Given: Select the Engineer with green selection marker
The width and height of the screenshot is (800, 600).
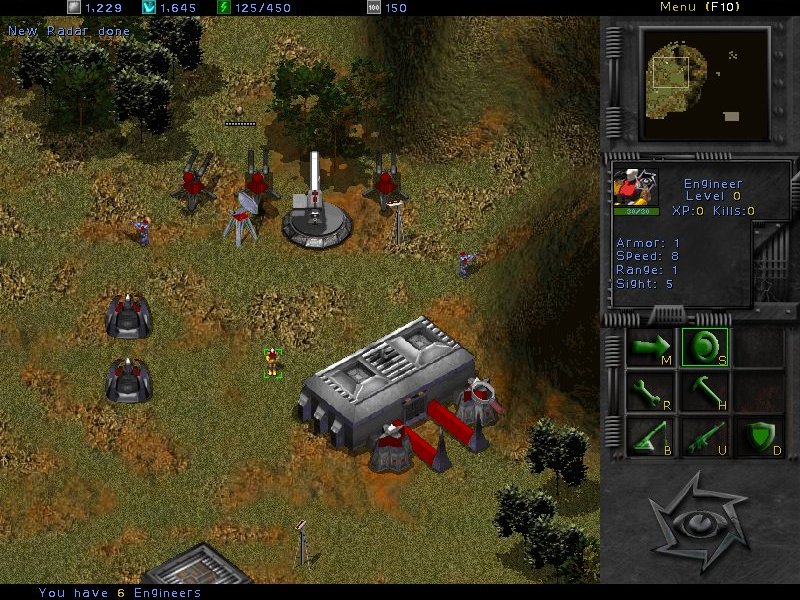Looking at the screenshot, I should pyautogui.click(x=271, y=362).
